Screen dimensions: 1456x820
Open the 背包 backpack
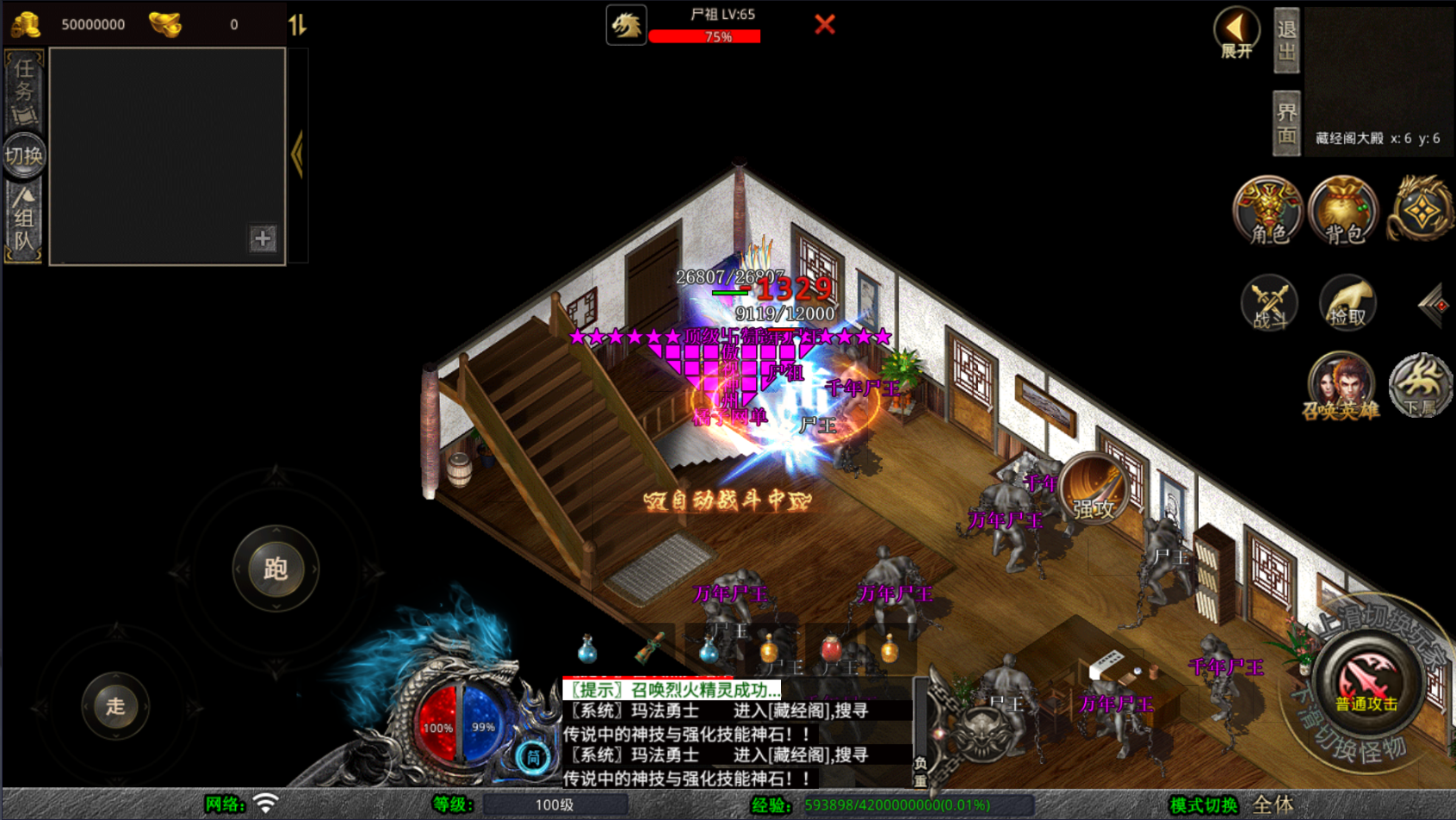[1343, 211]
